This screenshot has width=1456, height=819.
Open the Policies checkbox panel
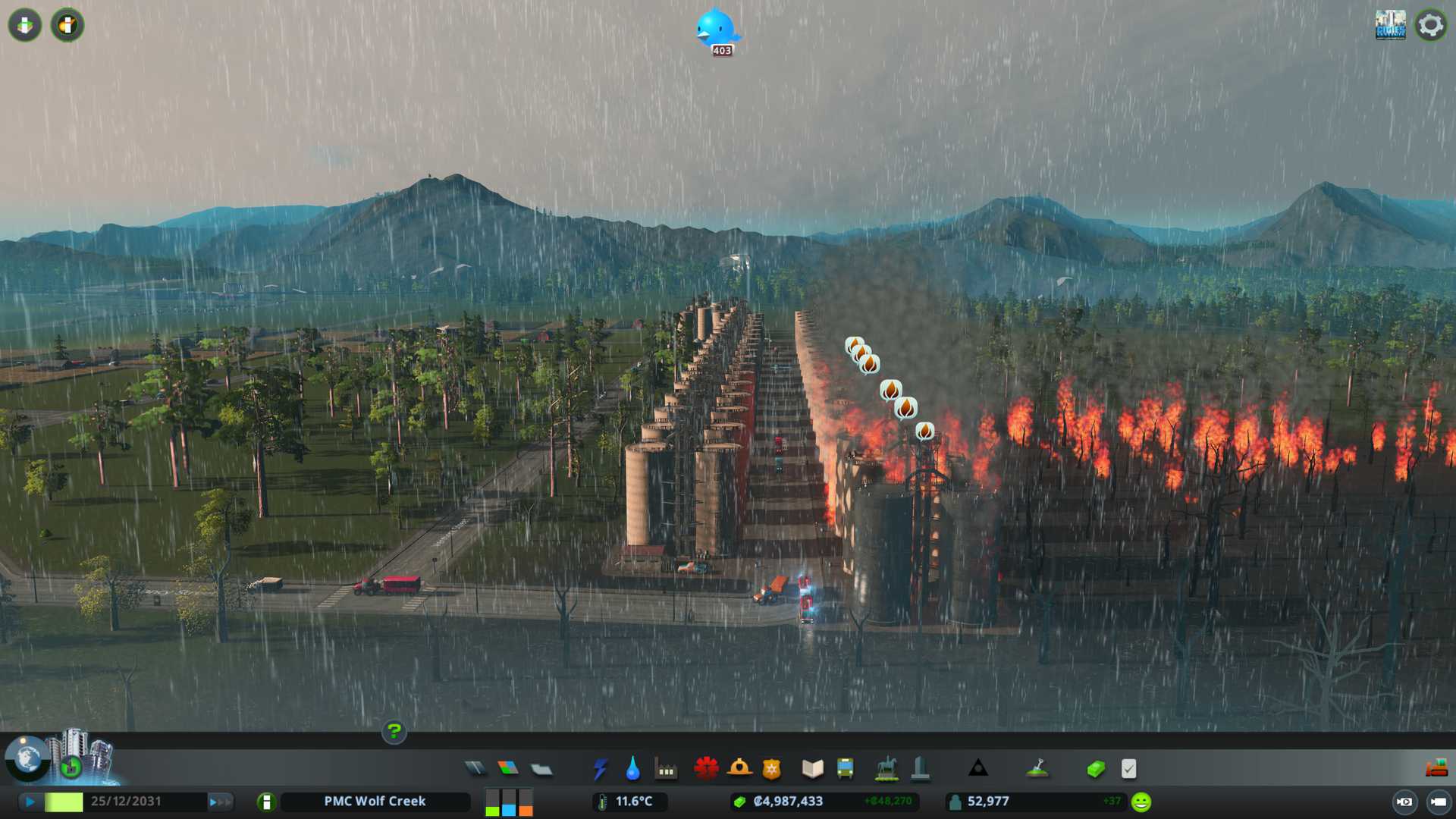coord(1128,769)
